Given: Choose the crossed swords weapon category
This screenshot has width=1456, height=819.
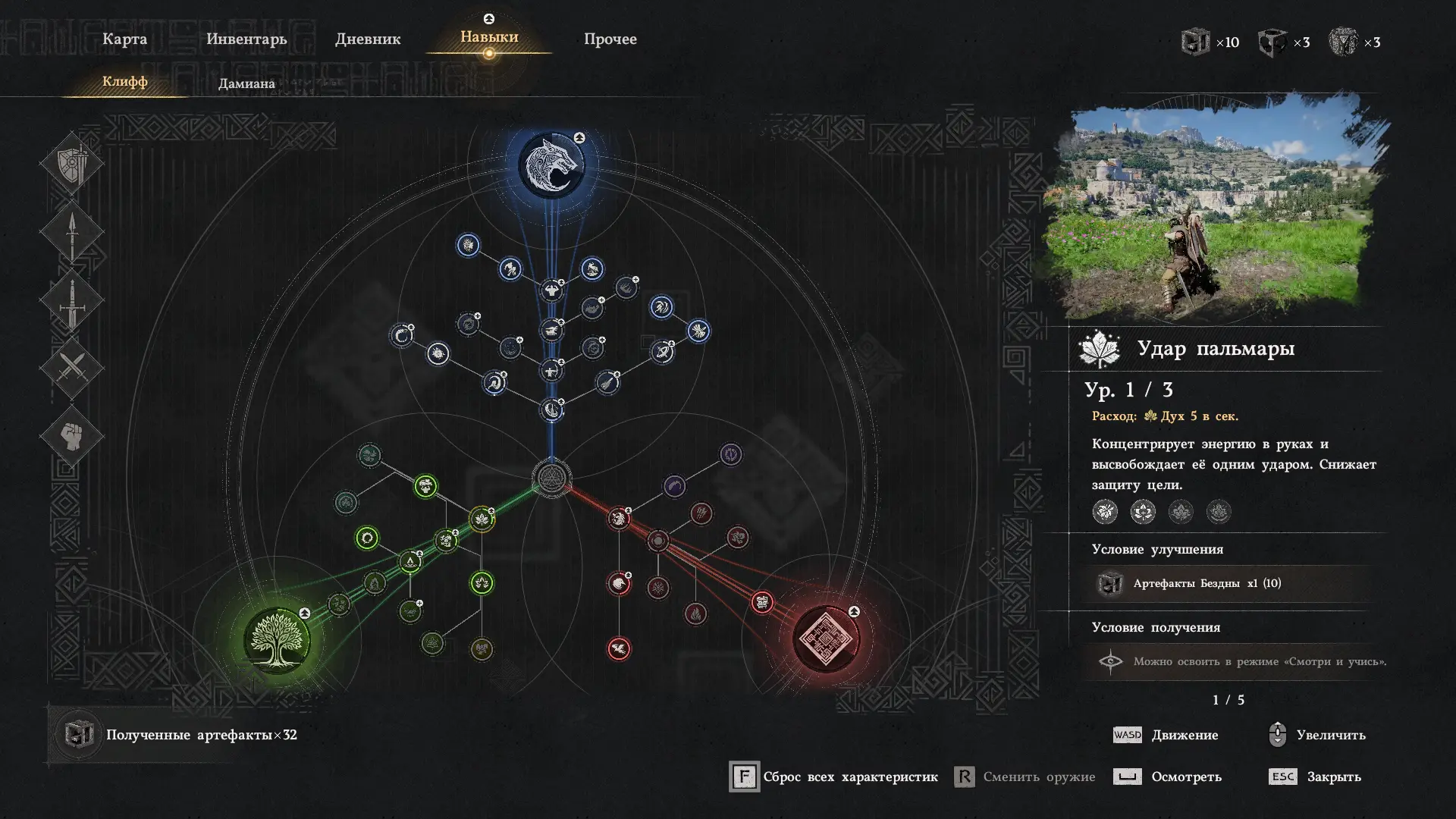Looking at the screenshot, I should (72, 369).
